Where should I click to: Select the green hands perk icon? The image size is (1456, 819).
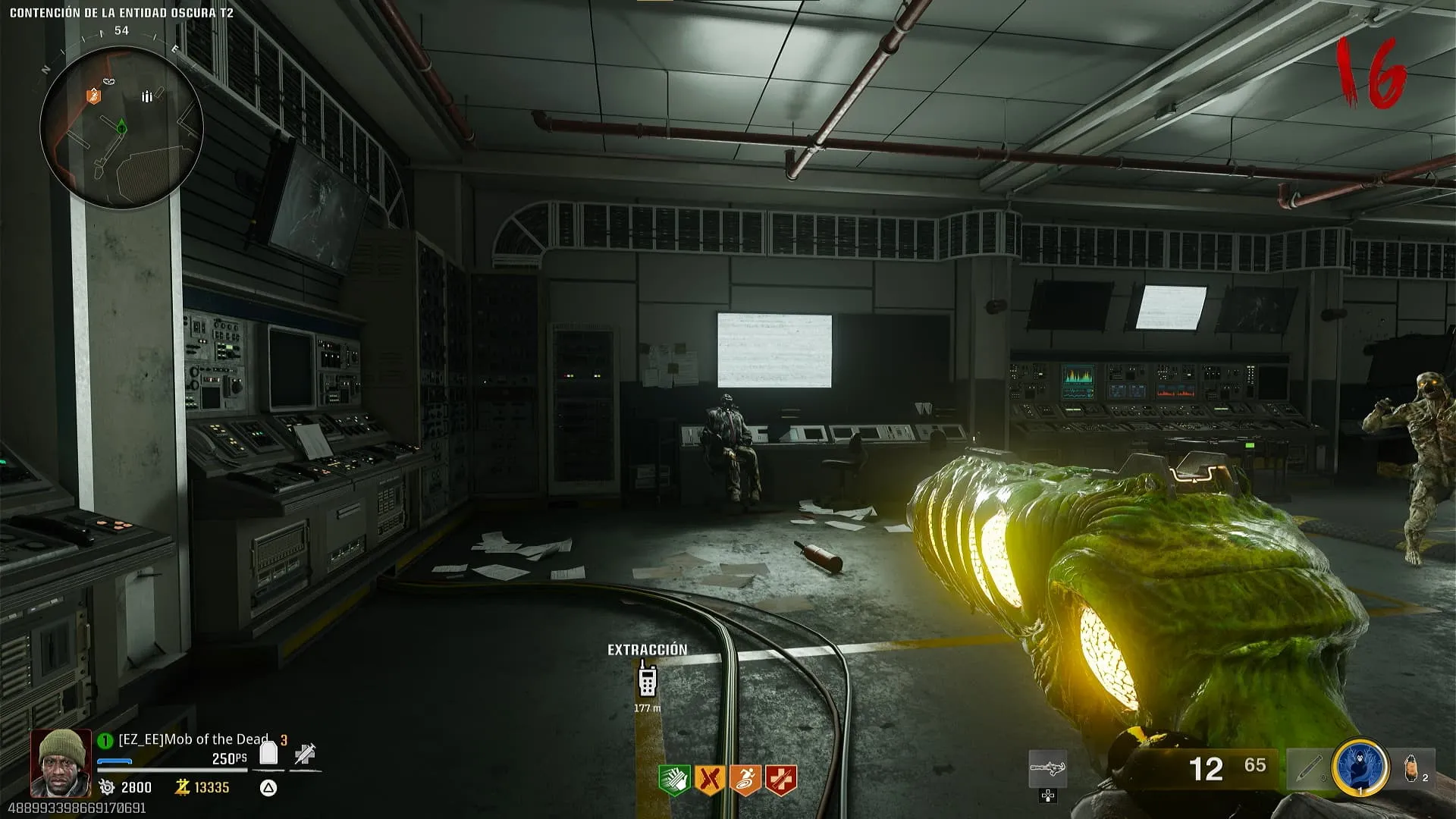673,780
